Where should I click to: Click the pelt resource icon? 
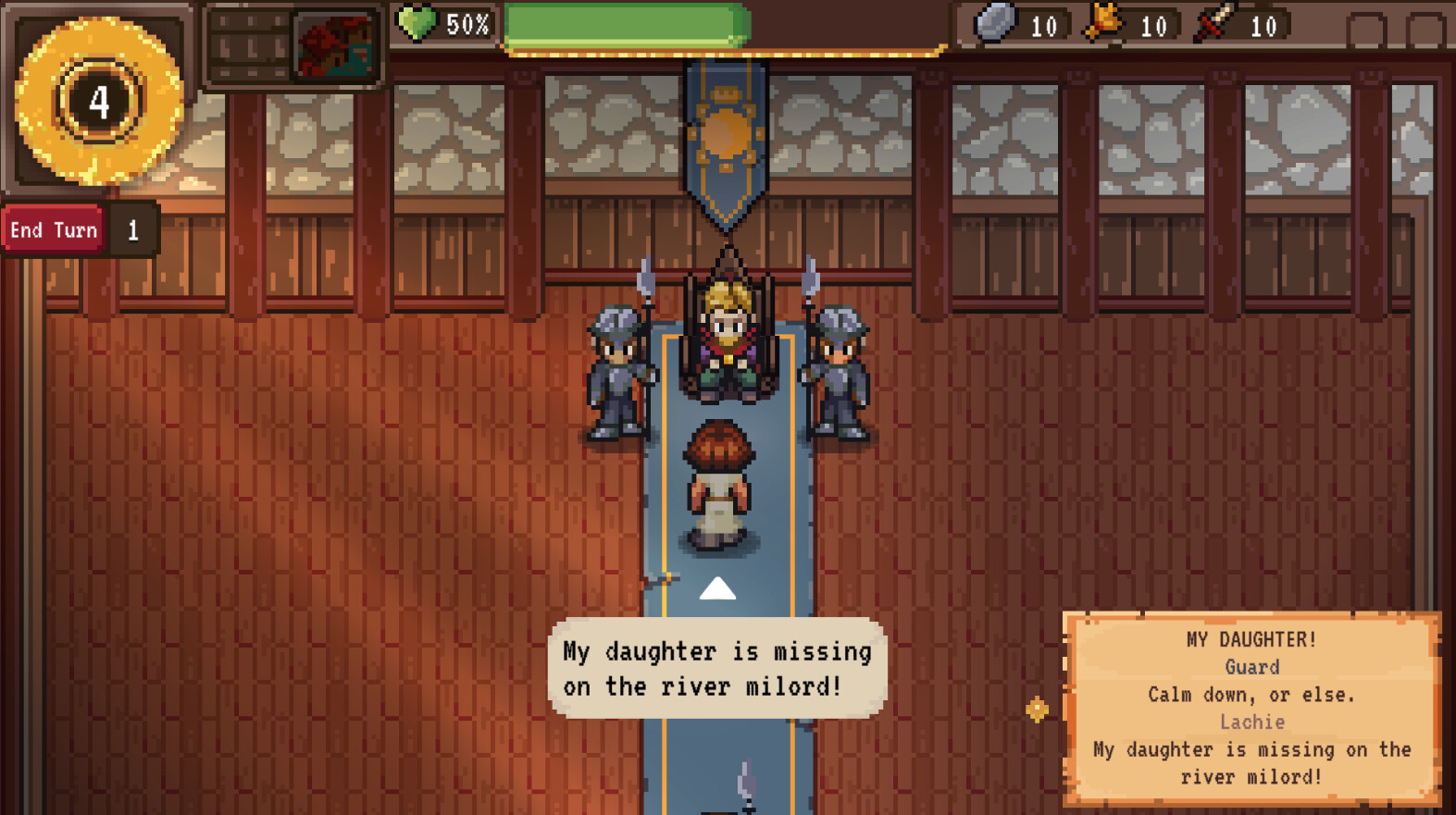pyautogui.click(x=1102, y=25)
